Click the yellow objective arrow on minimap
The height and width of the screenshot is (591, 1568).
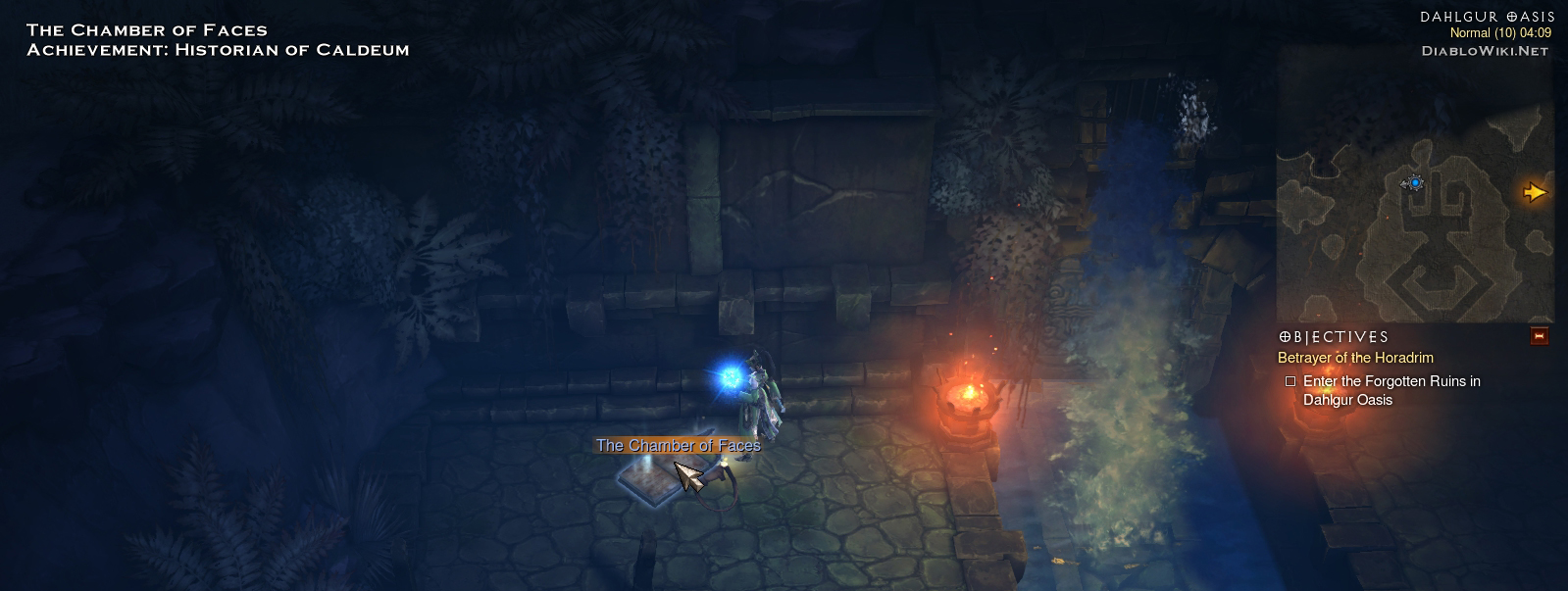pos(1534,192)
